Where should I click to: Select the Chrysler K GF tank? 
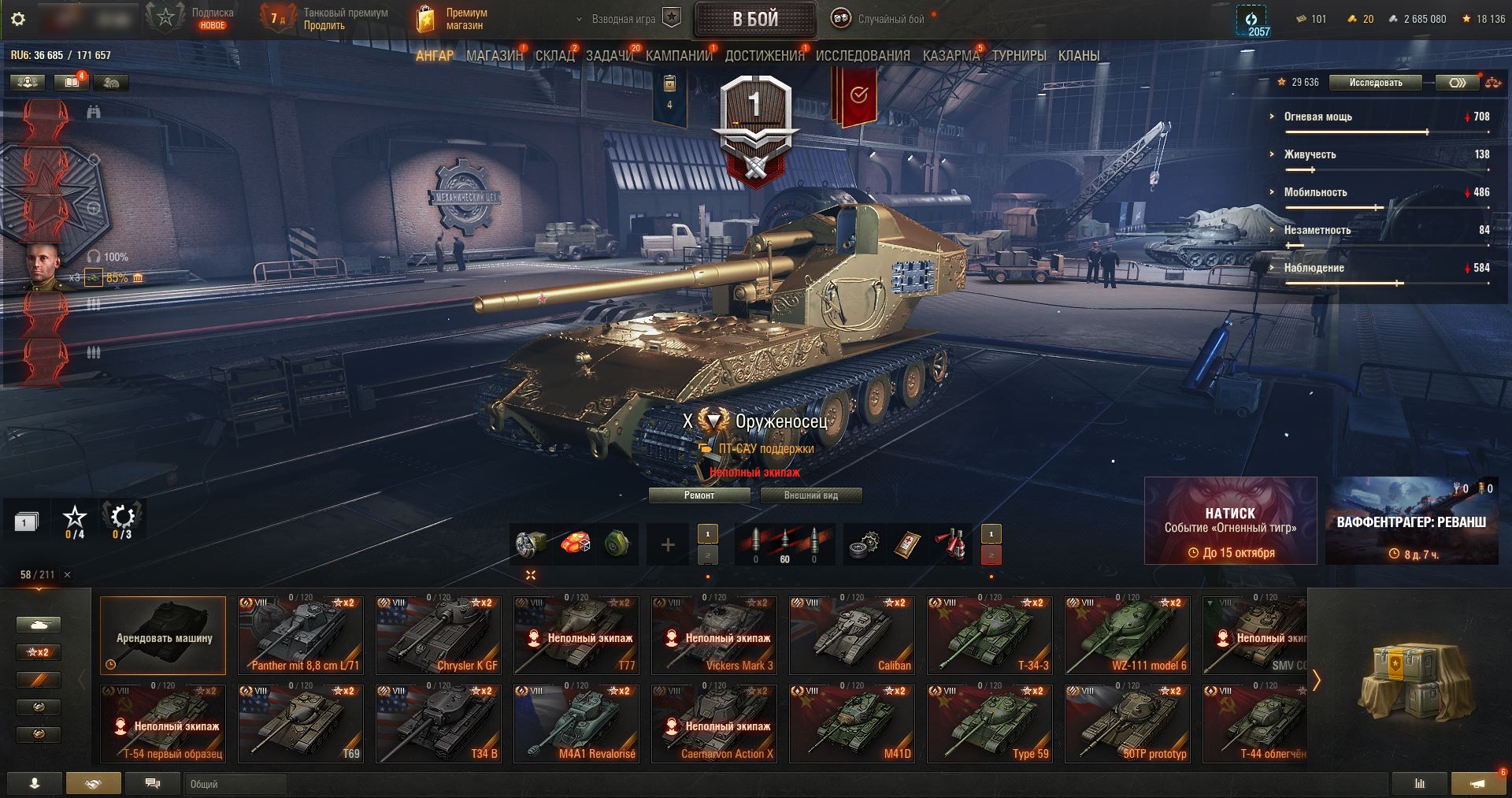pos(438,635)
